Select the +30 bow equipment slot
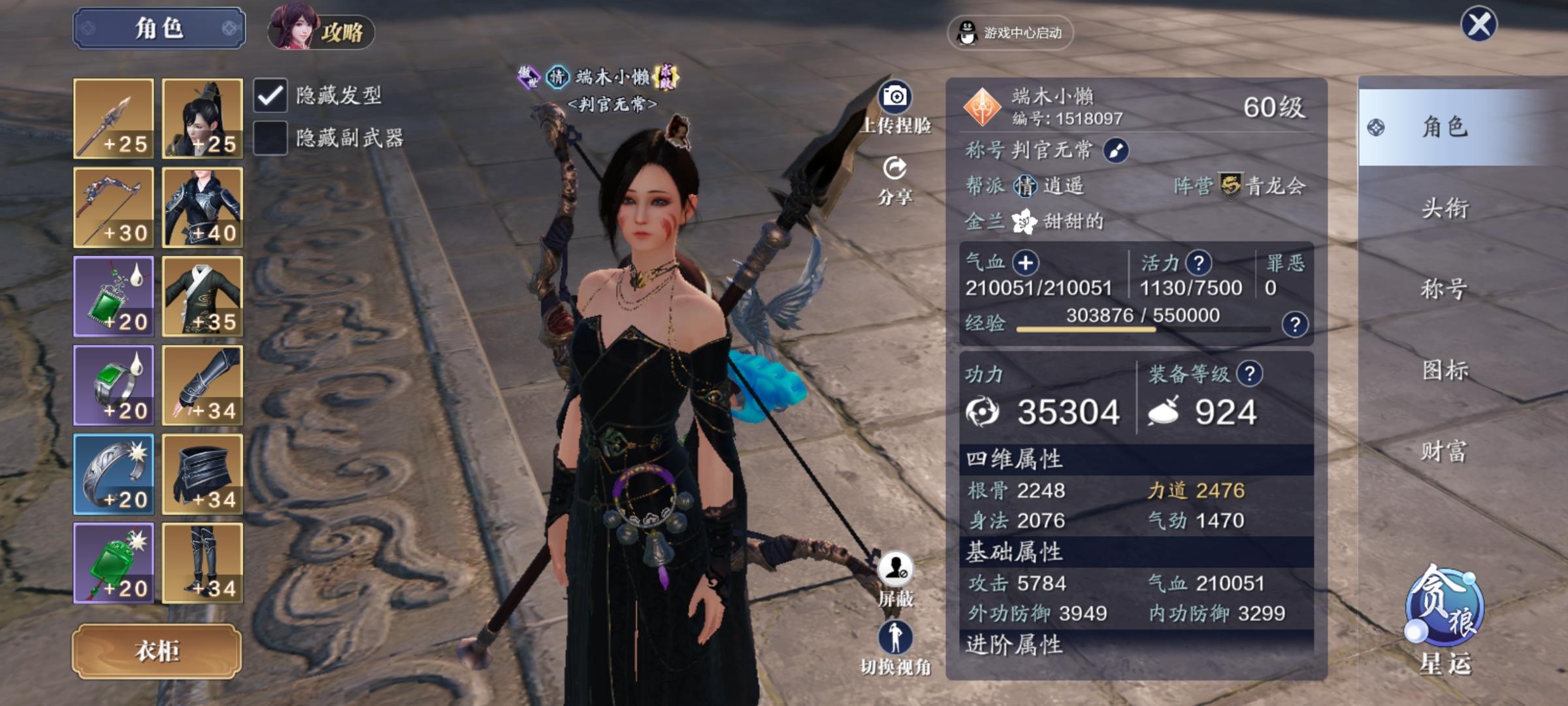Viewport: 1568px width, 706px height. point(114,207)
